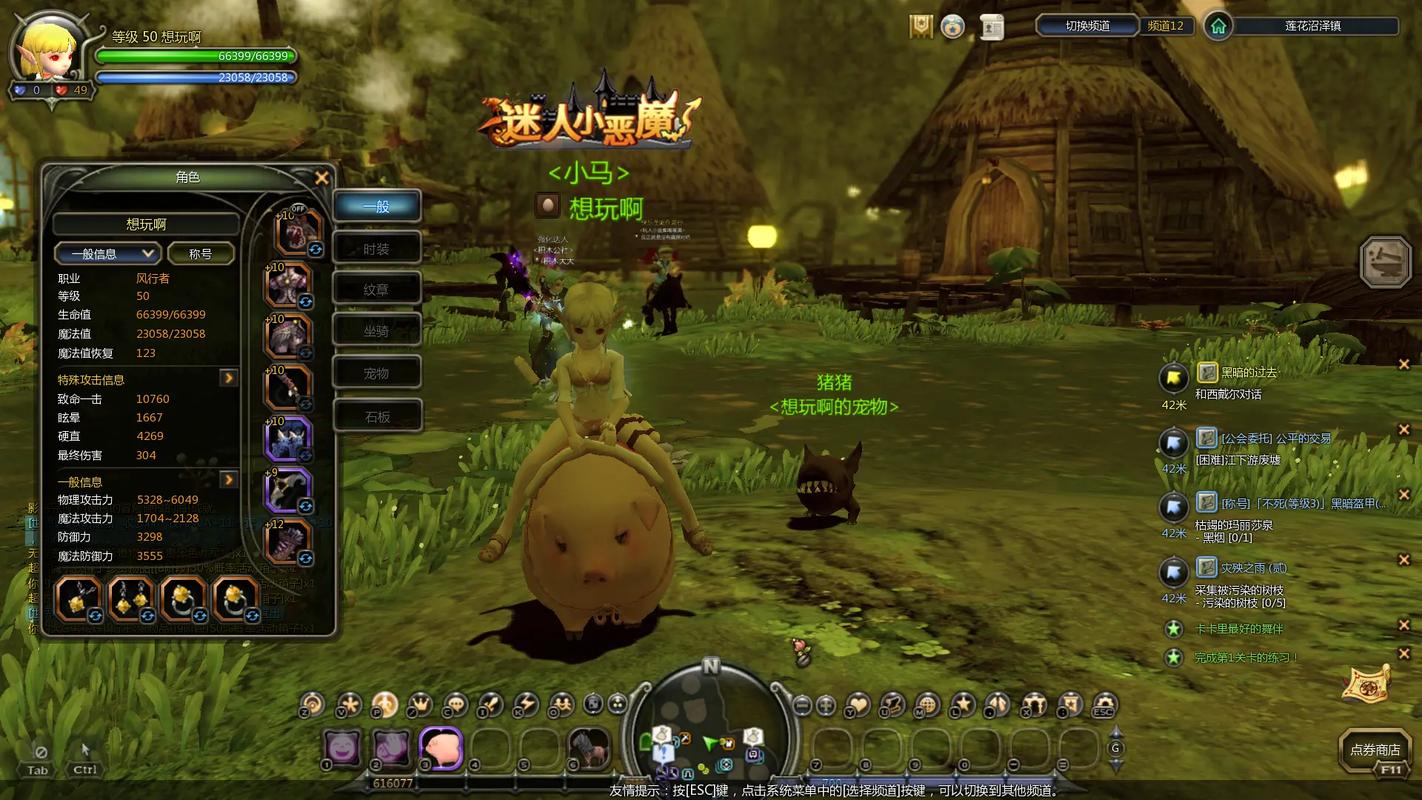Use the pink pig mount hotbar slot
The image size is (1422, 800).
(439, 747)
